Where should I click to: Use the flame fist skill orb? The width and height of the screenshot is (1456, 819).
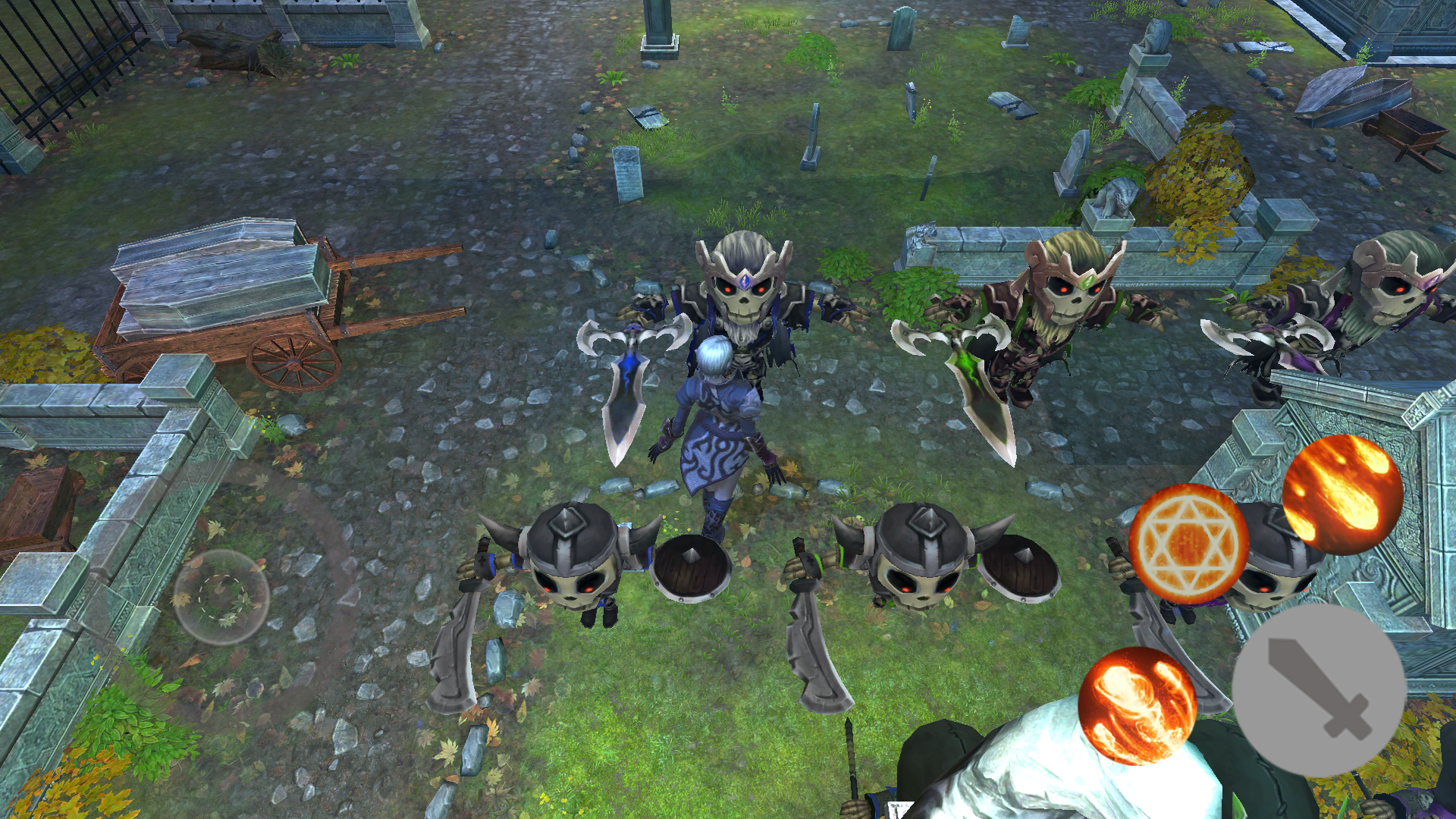pyautogui.click(x=1137, y=705)
